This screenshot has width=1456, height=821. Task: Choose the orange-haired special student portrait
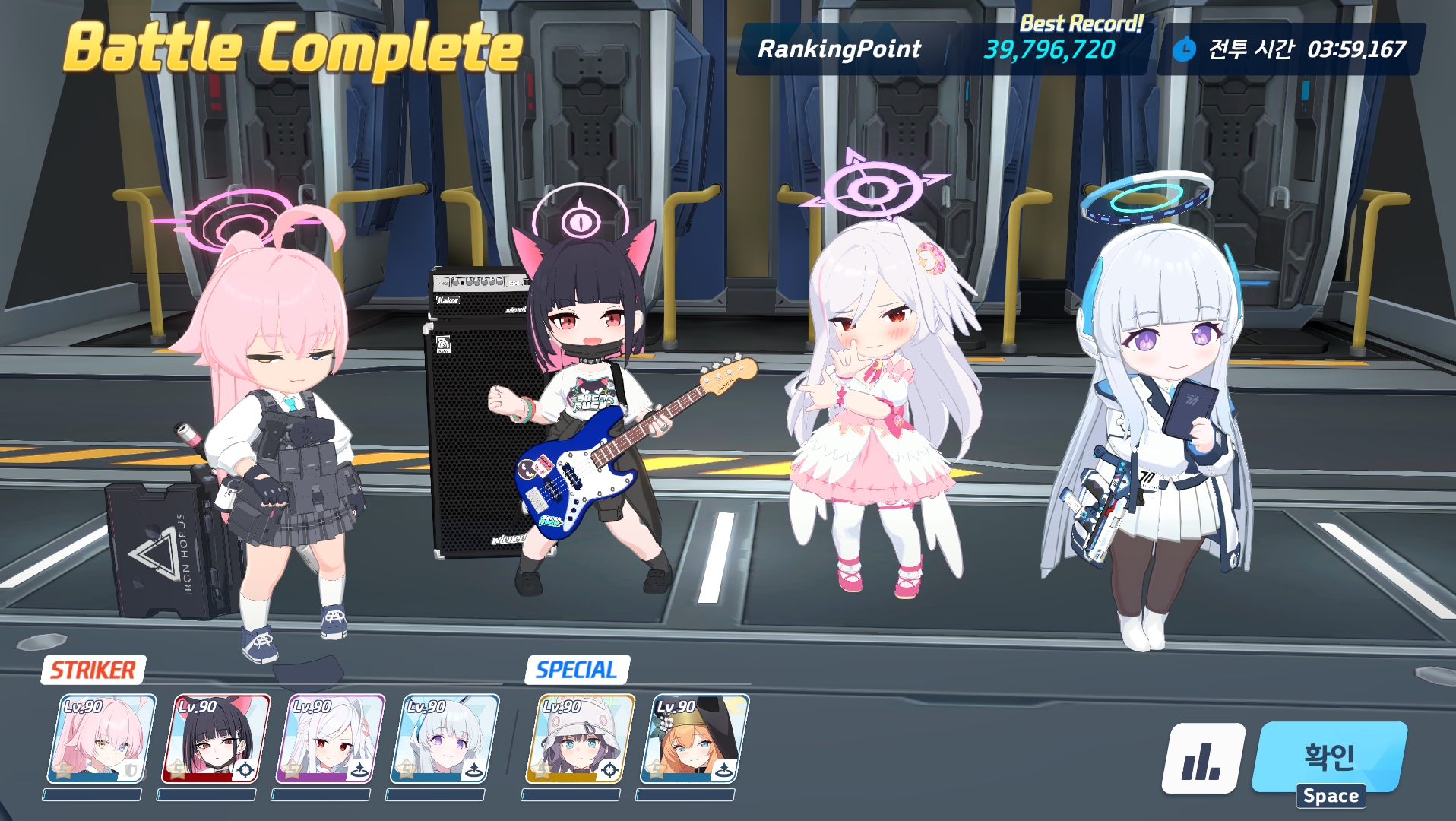coord(694,739)
